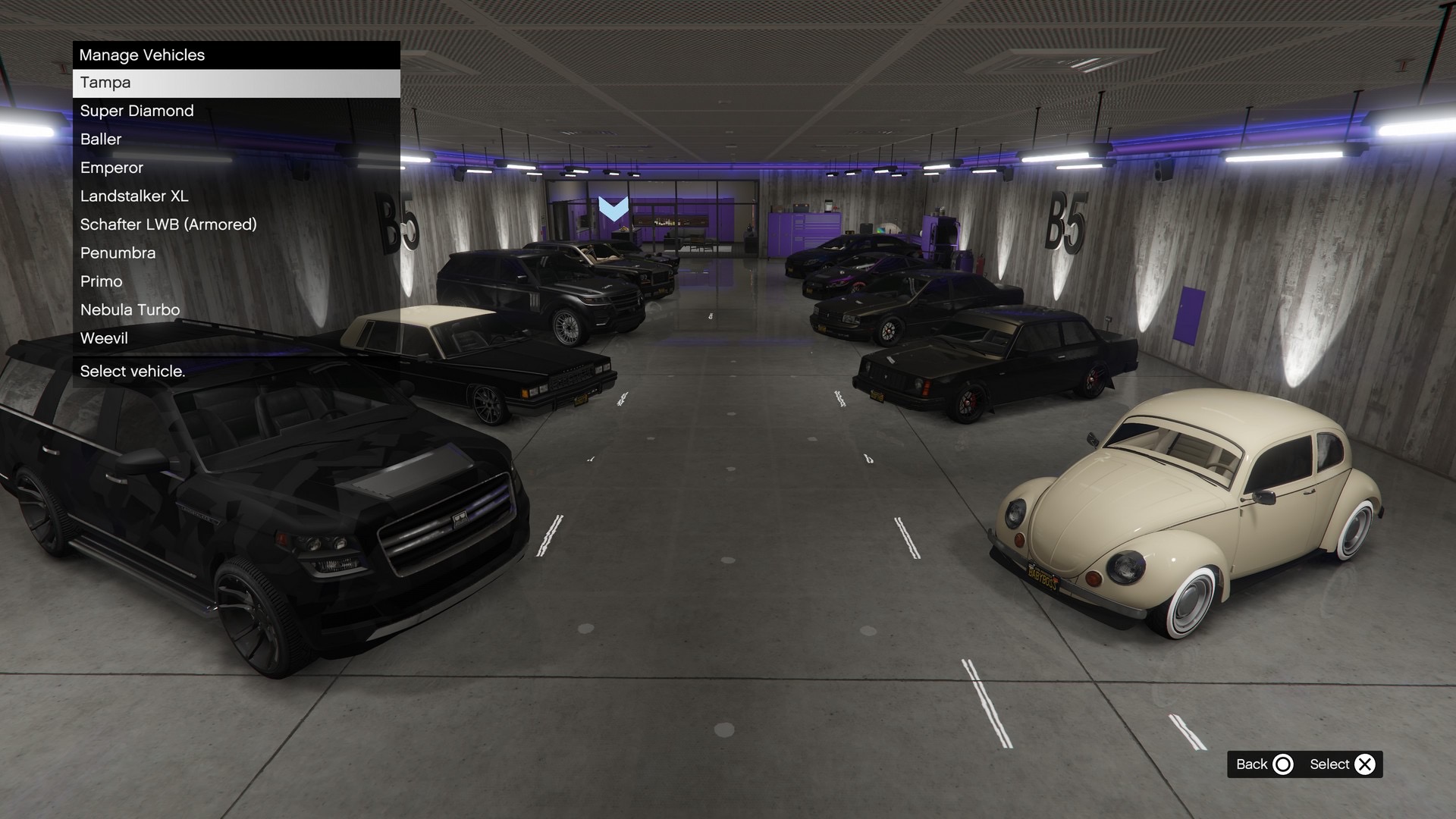Select Schafter LWB (Armored)
1456x819 pixels.
click(x=236, y=224)
